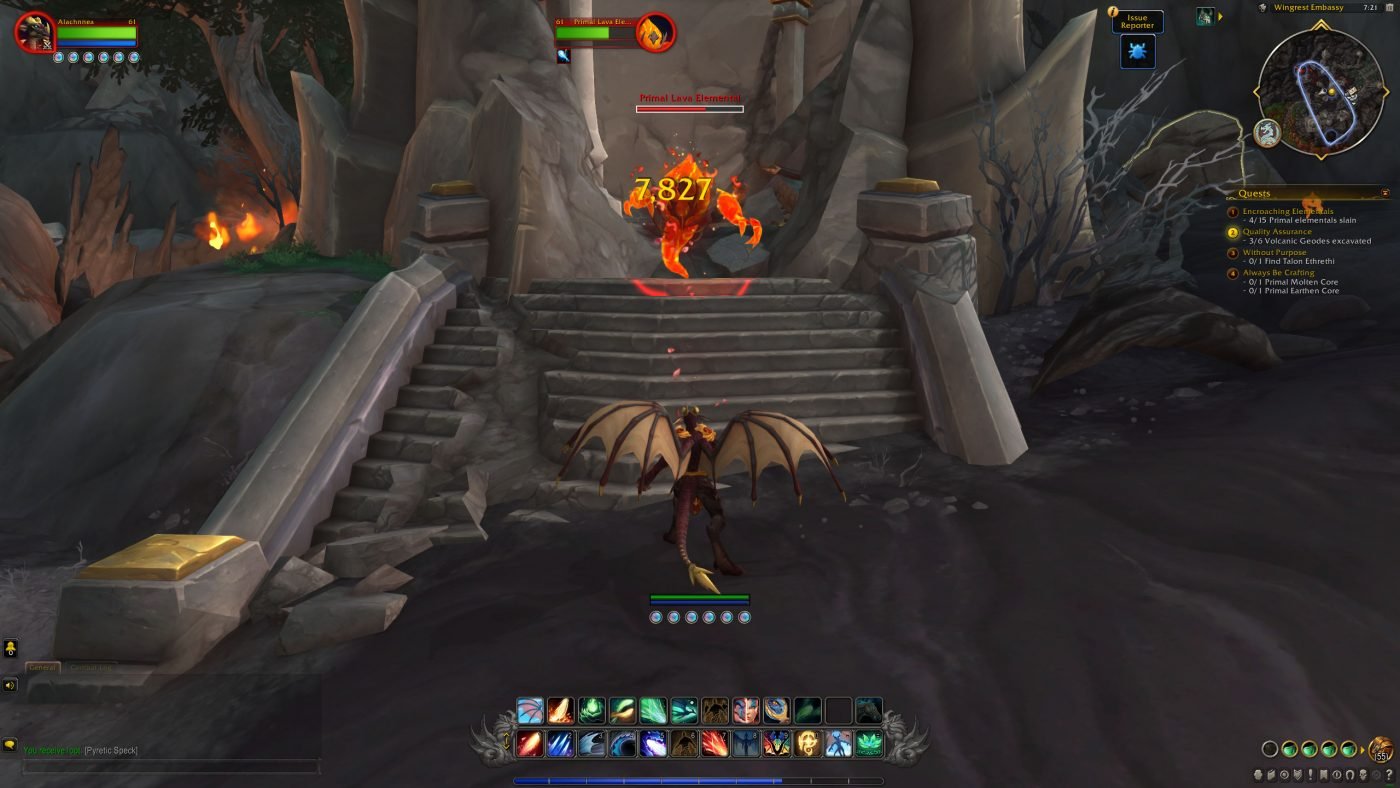Collapse the Quests tracker header
The image size is (1400, 788).
tap(1385, 193)
